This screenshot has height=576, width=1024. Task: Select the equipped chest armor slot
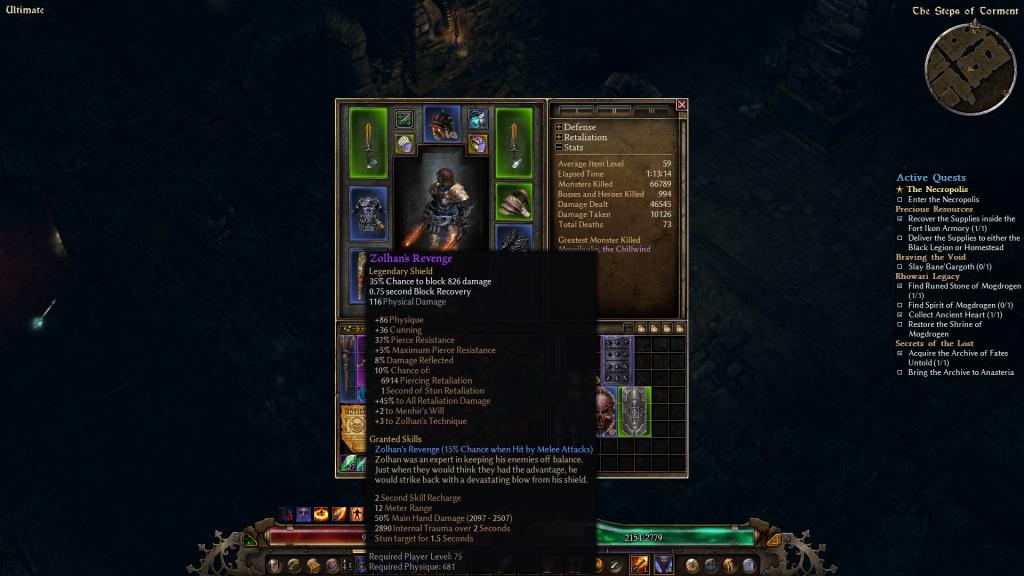pyautogui.click(x=368, y=212)
